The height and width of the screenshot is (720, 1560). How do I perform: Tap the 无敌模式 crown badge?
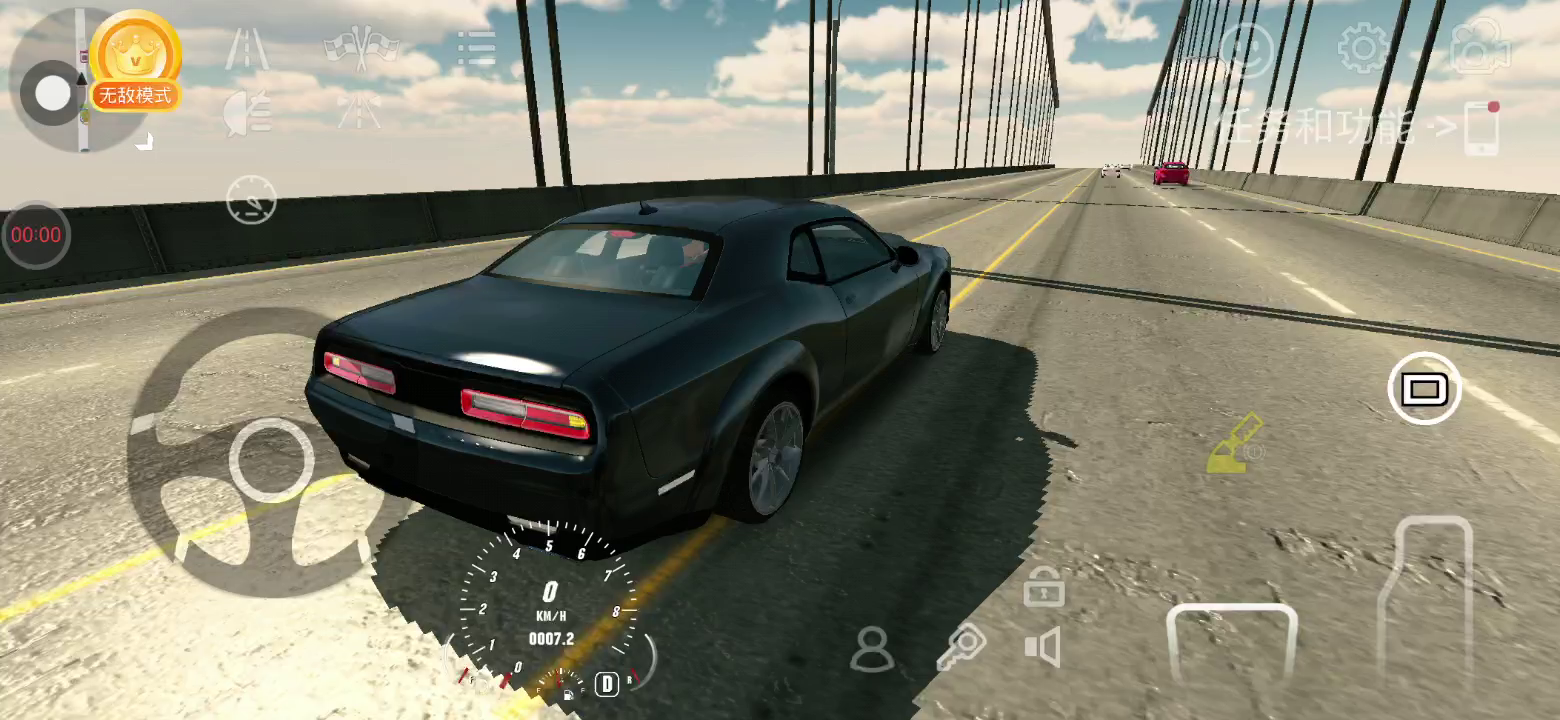coord(135,62)
